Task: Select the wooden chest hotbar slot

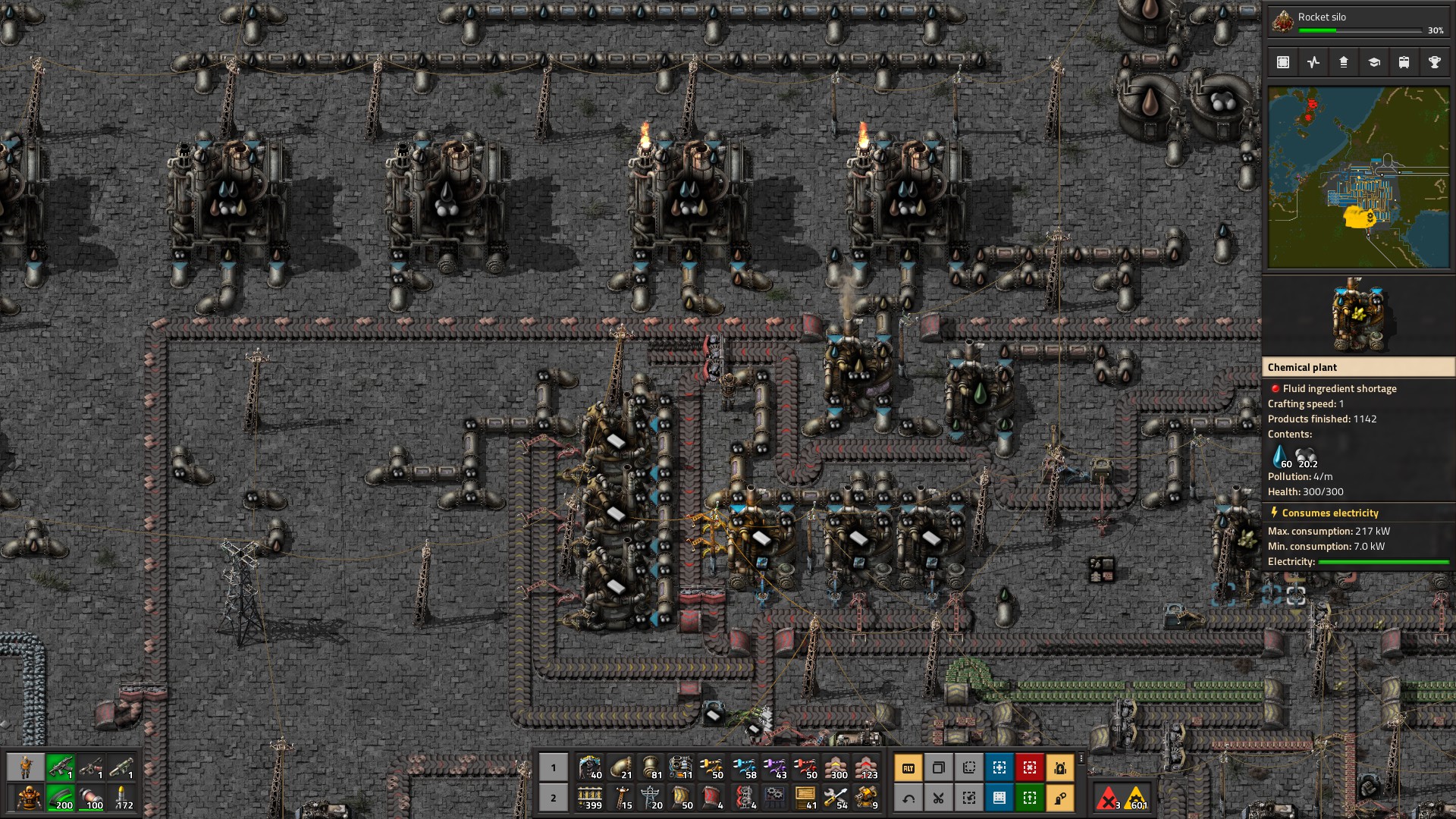Action: [805, 798]
